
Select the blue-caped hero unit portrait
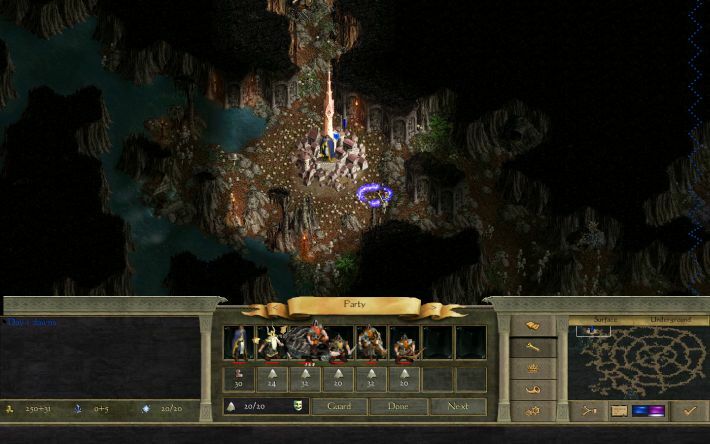pos(239,344)
